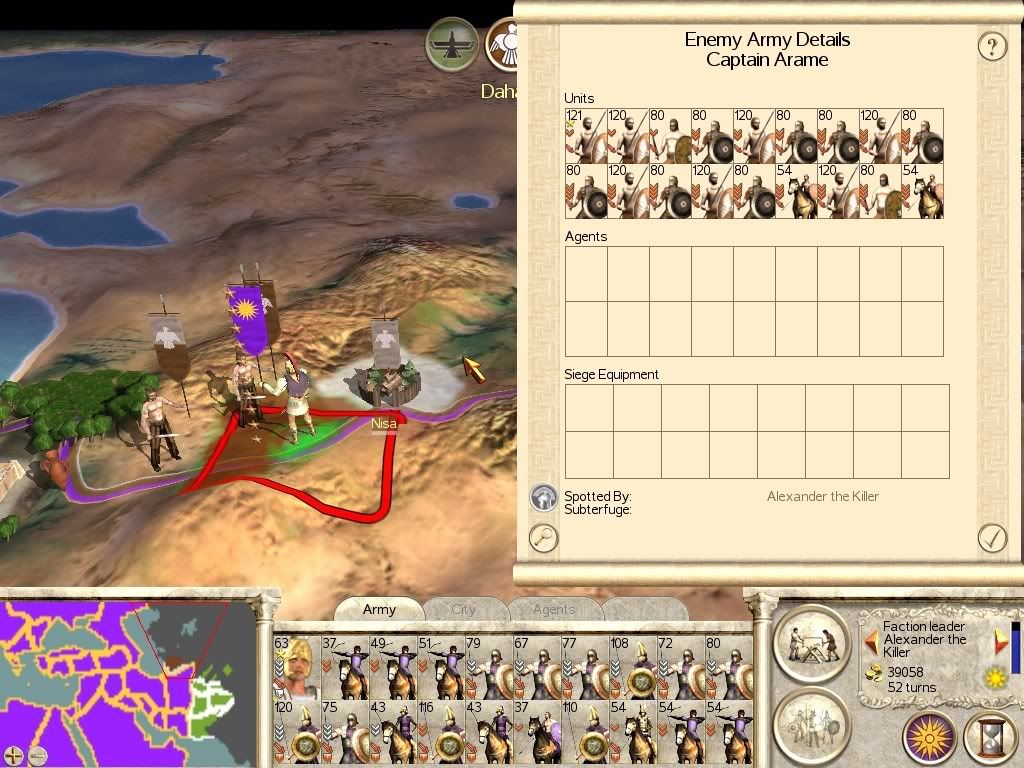1024x768 pixels.
Task: Click the helmet icon beside Spotted By
Action: 543,496
